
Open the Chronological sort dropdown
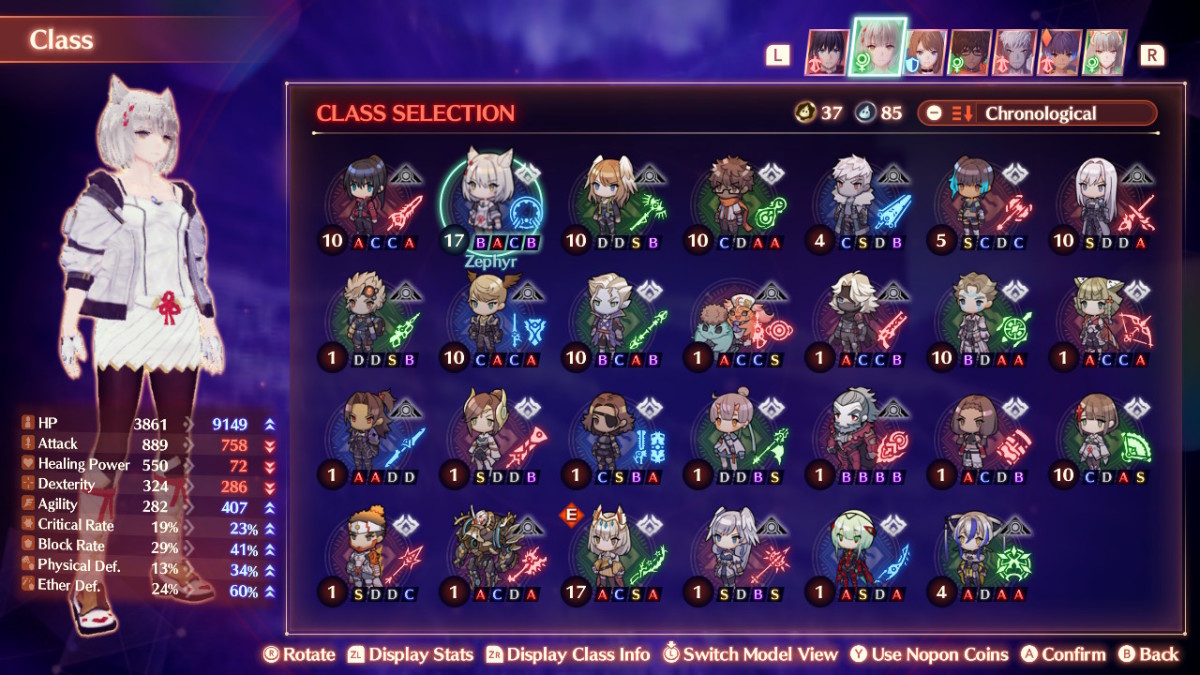pos(1040,113)
